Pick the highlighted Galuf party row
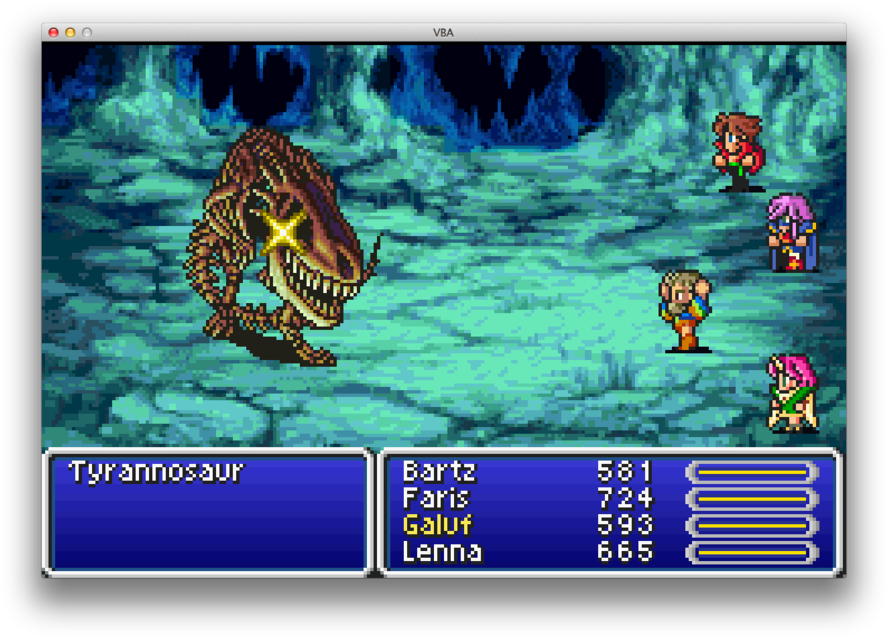 [437, 525]
